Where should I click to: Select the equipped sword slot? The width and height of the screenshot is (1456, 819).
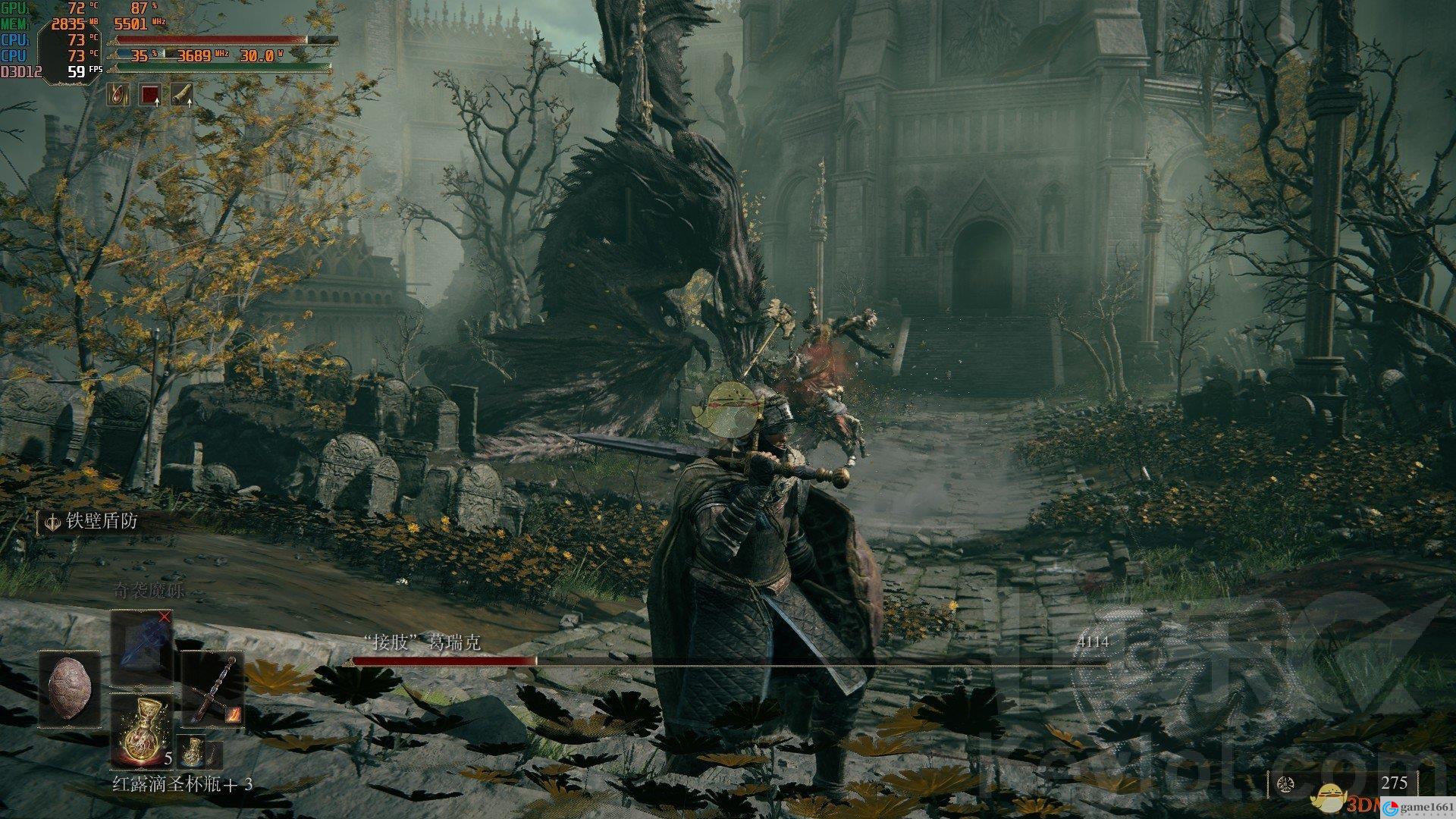click(x=212, y=690)
